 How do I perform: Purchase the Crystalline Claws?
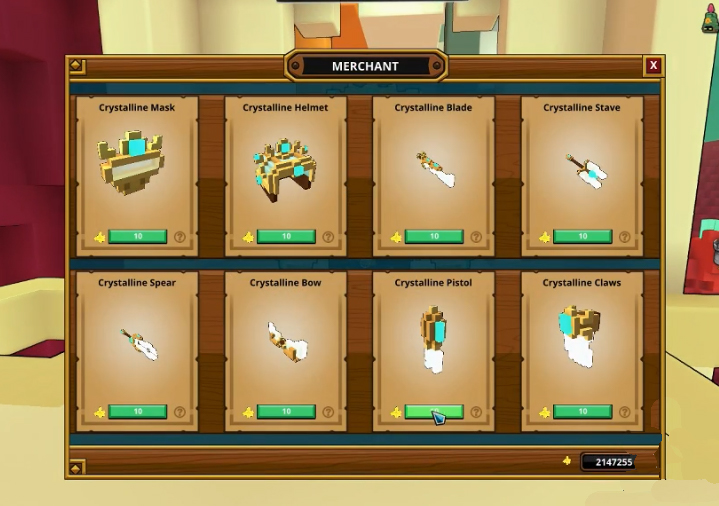click(582, 412)
